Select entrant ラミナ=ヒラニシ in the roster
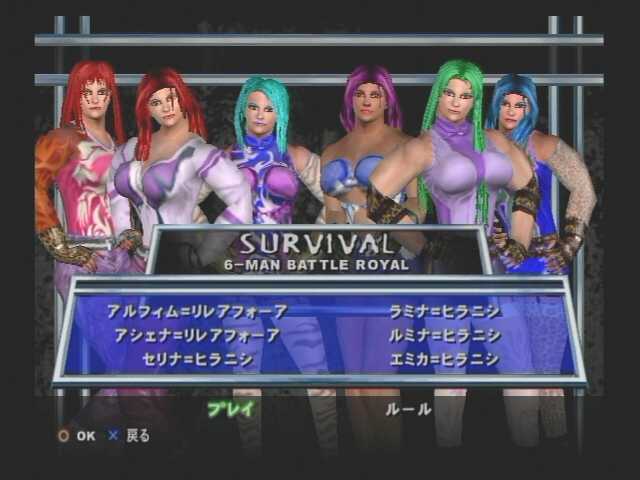 click(x=445, y=311)
